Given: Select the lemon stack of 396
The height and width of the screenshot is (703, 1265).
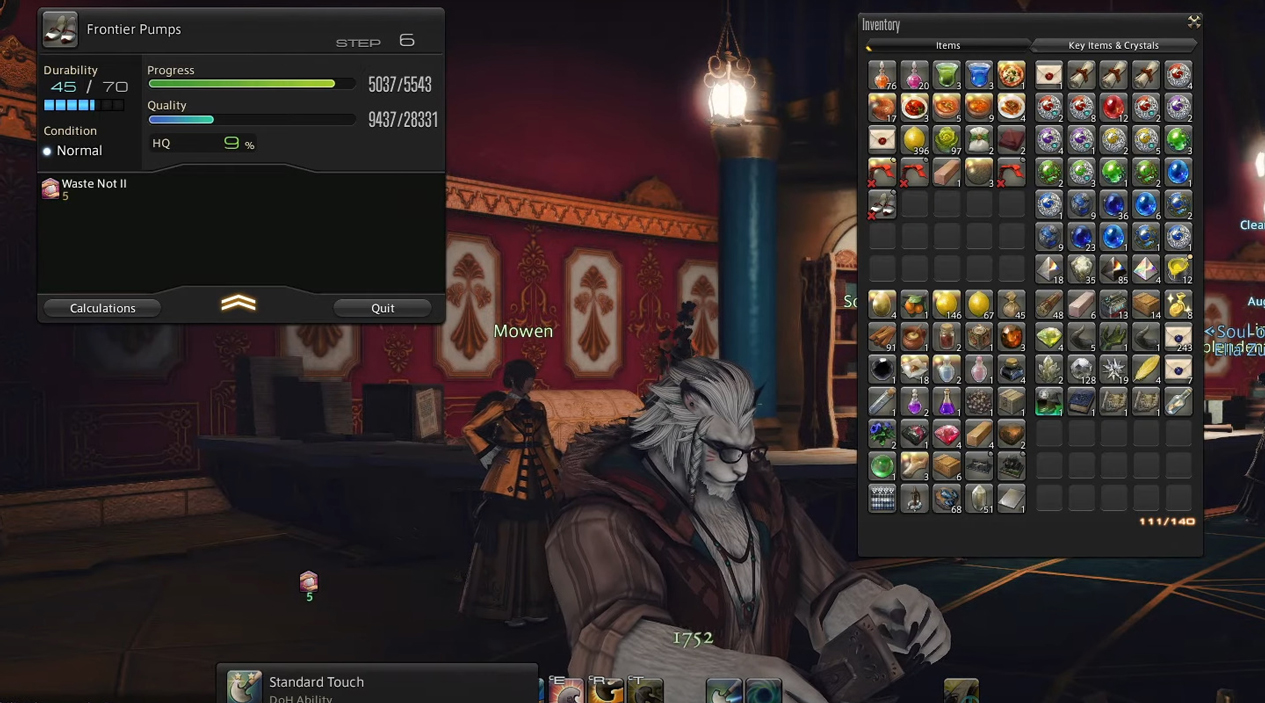Looking at the screenshot, I should [x=914, y=140].
